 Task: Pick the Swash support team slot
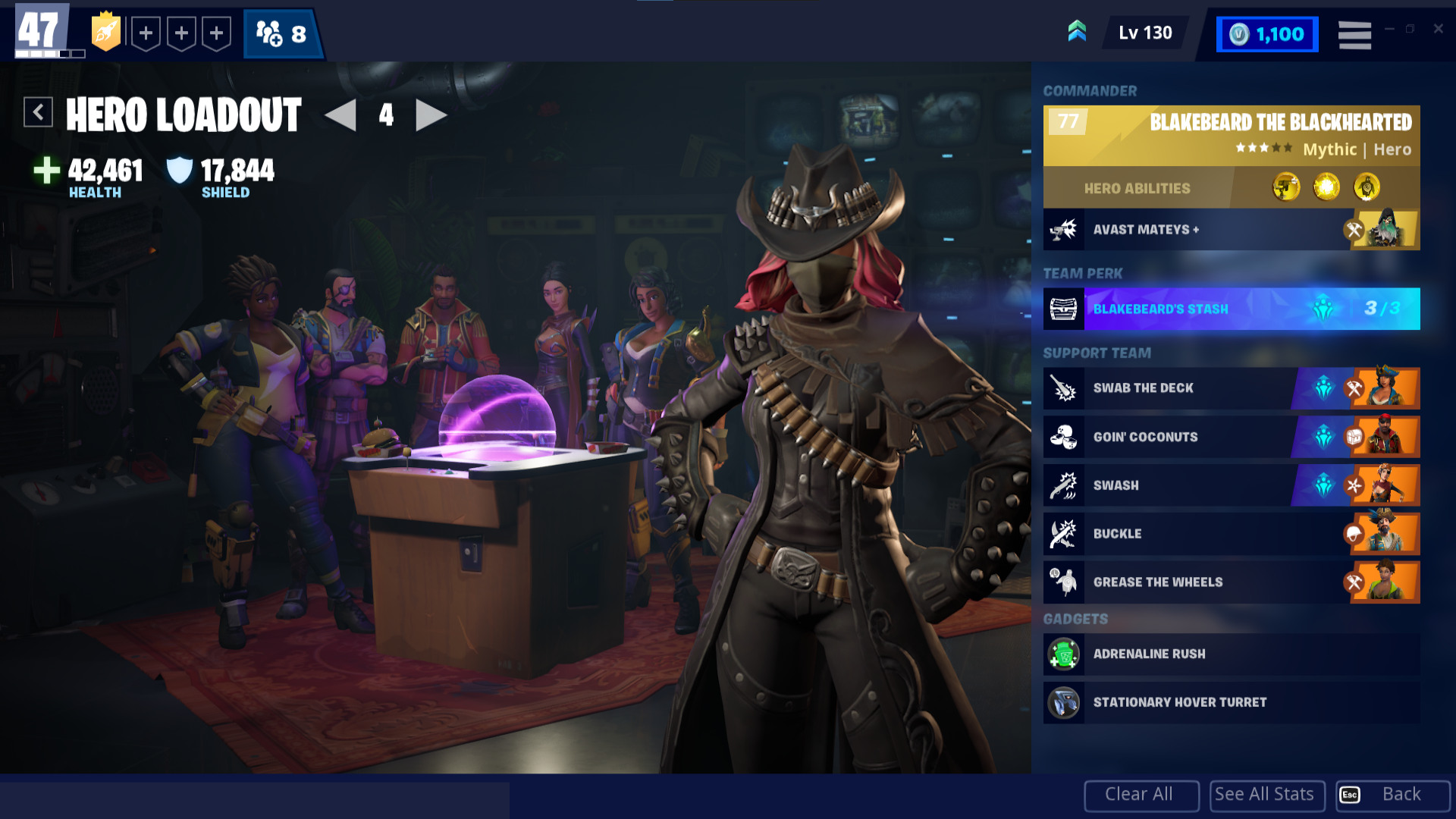(x=1231, y=485)
